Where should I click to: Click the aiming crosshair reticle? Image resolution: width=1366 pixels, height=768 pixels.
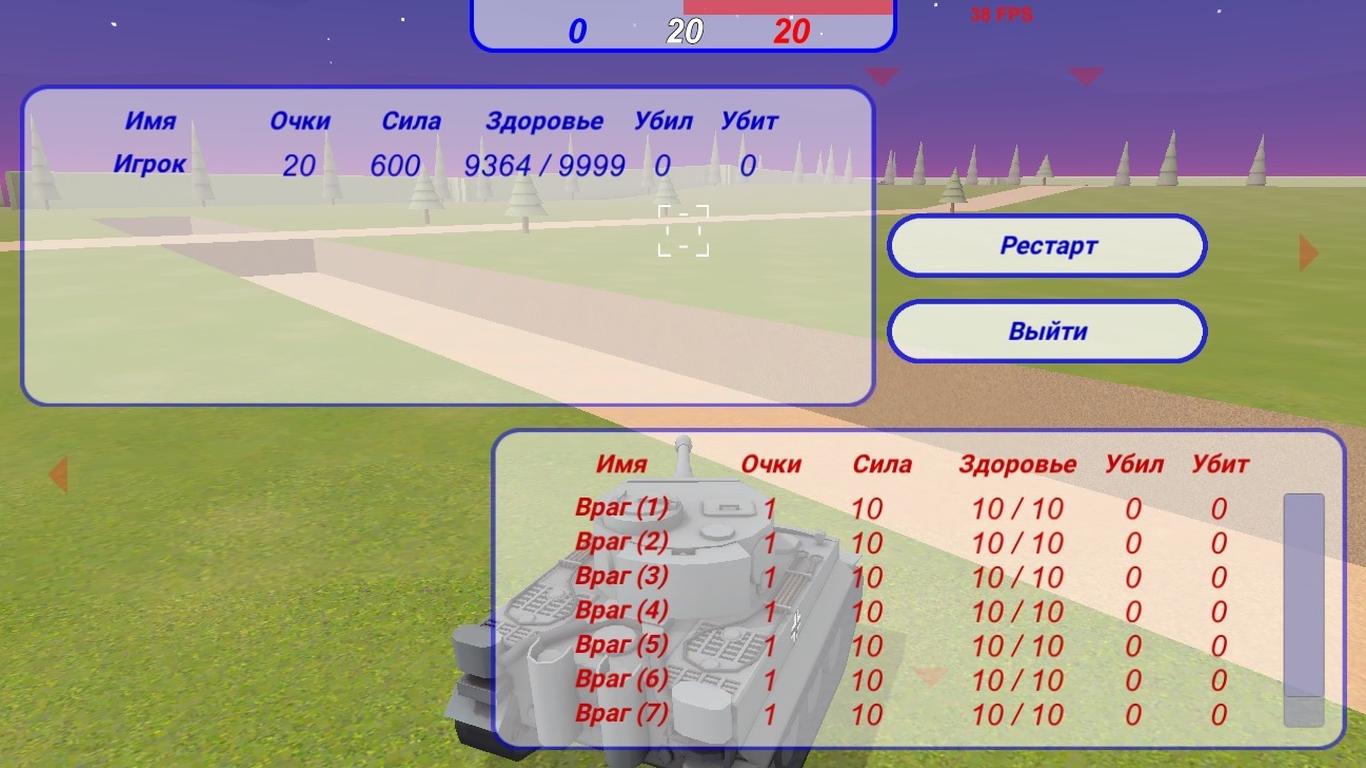[x=683, y=230]
